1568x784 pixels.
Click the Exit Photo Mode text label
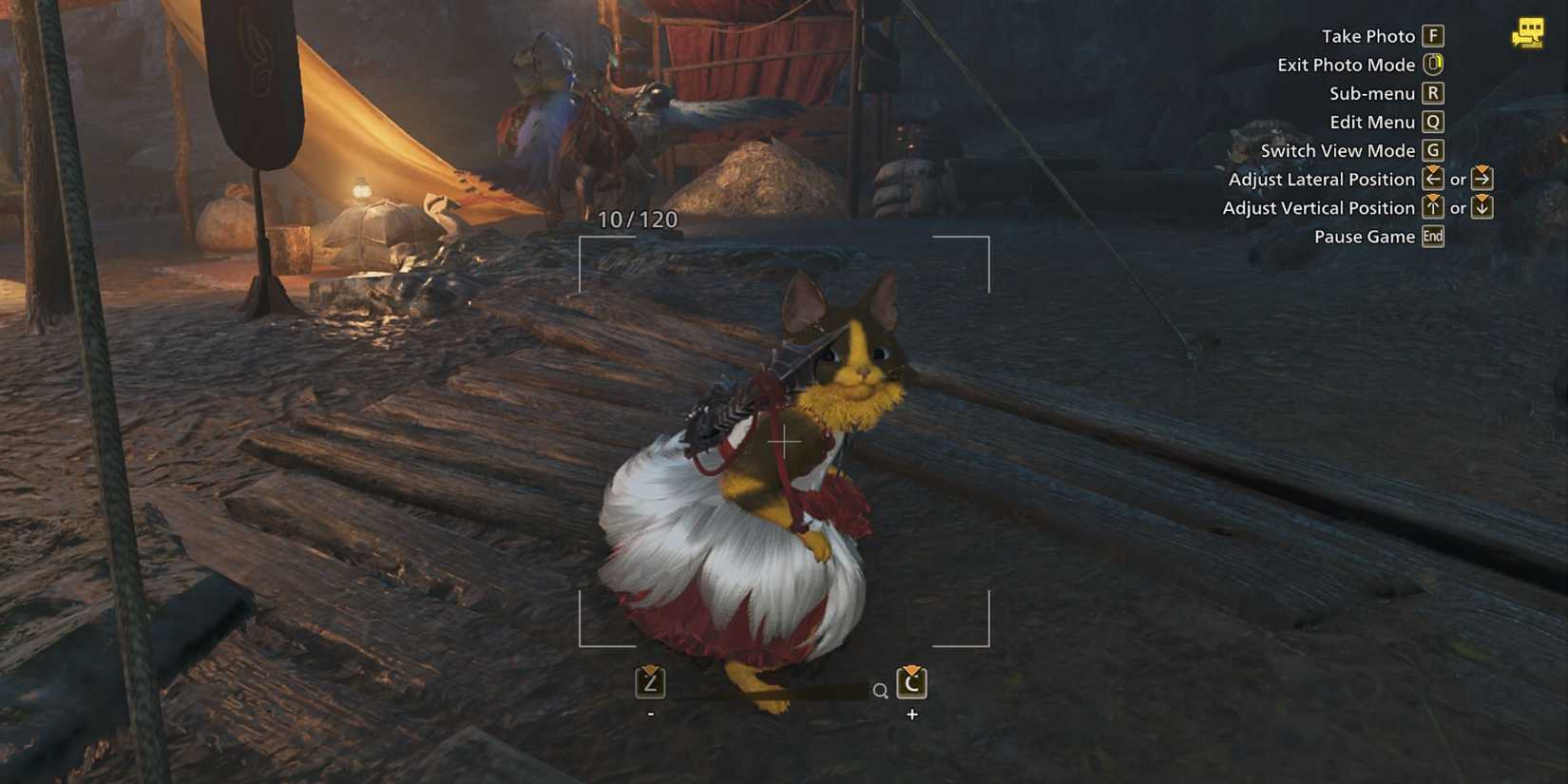point(1347,65)
